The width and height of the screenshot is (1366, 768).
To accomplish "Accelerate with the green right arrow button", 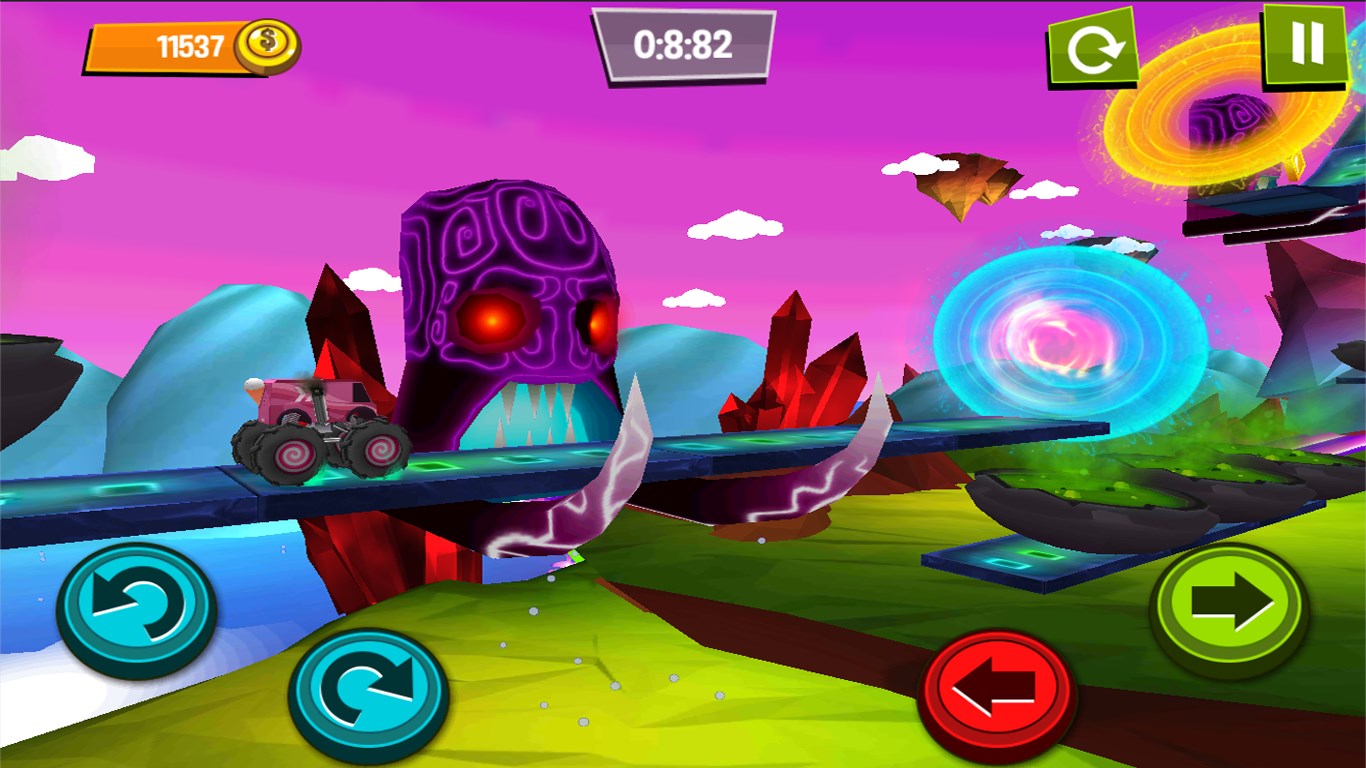I will (1230, 608).
